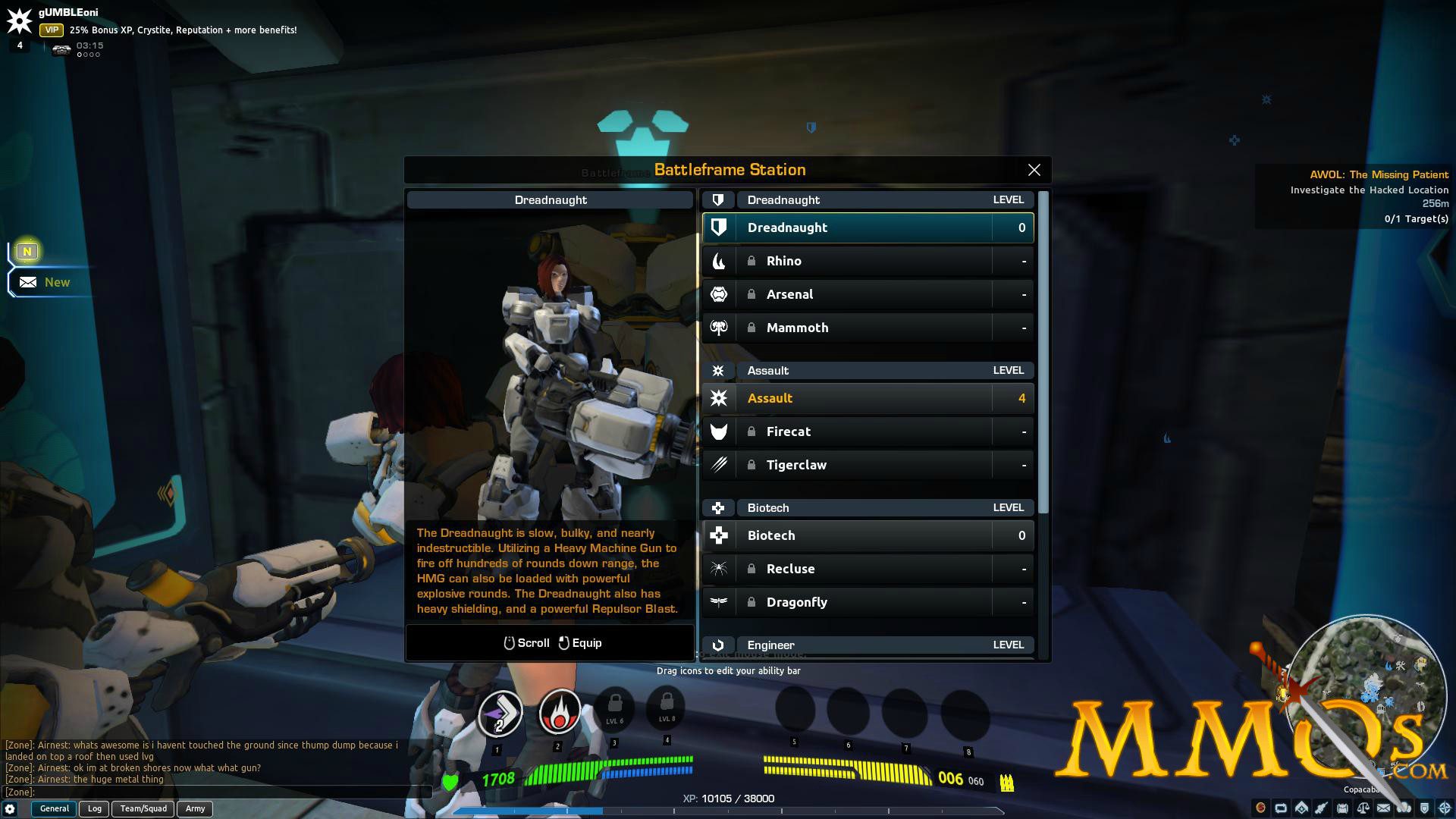Click the Dragonfly battleframe icon
Image resolution: width=1456 pixels, height=819 pixels.
point(717,602)
